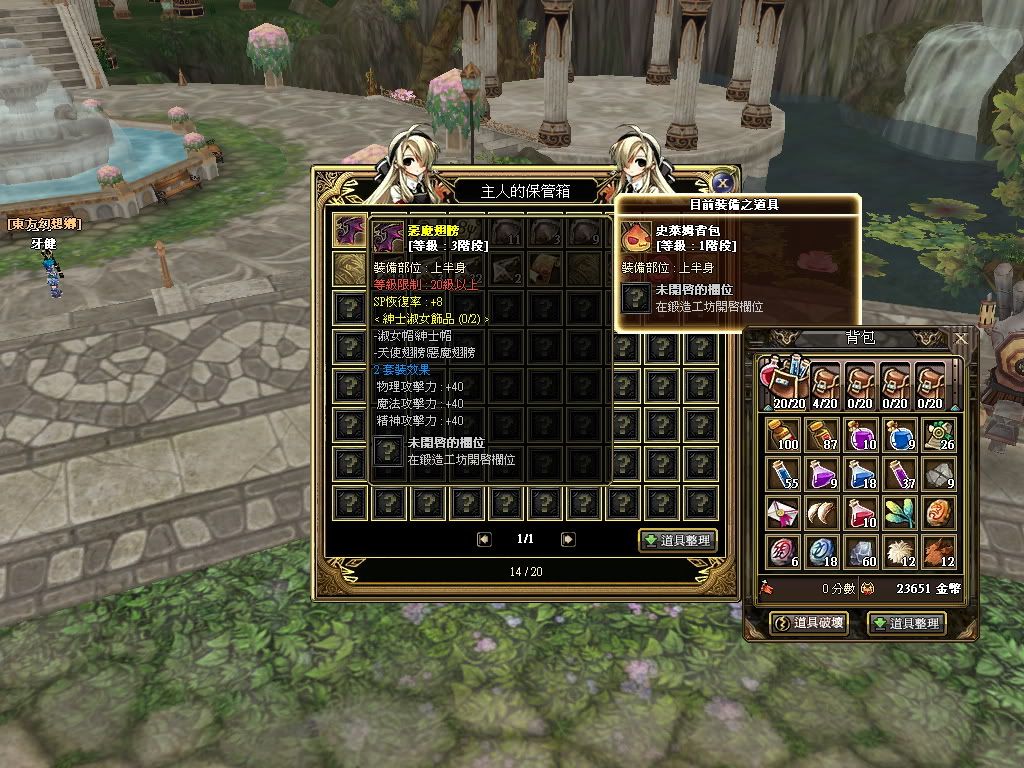Screen dimensions: 1024x768
Task: Choose the red rune stone stack of 6
Action: [x=785, y=552]
